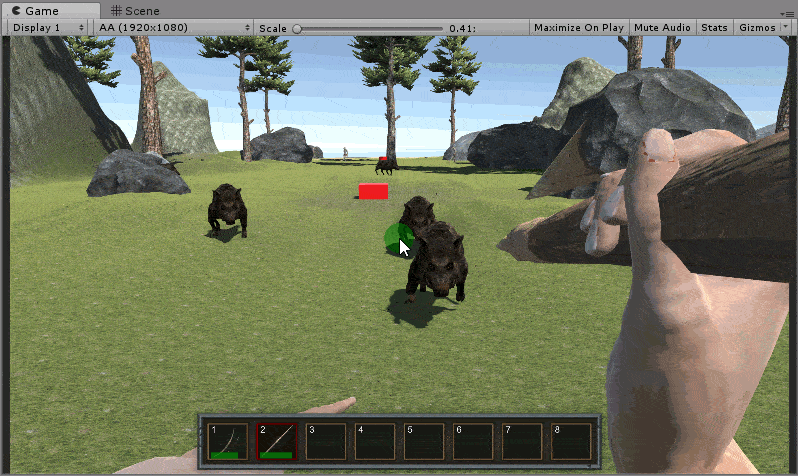This screenshot has width=798, height=476.
Task: Switch to the Scene tab
Action: click(136, 10)
